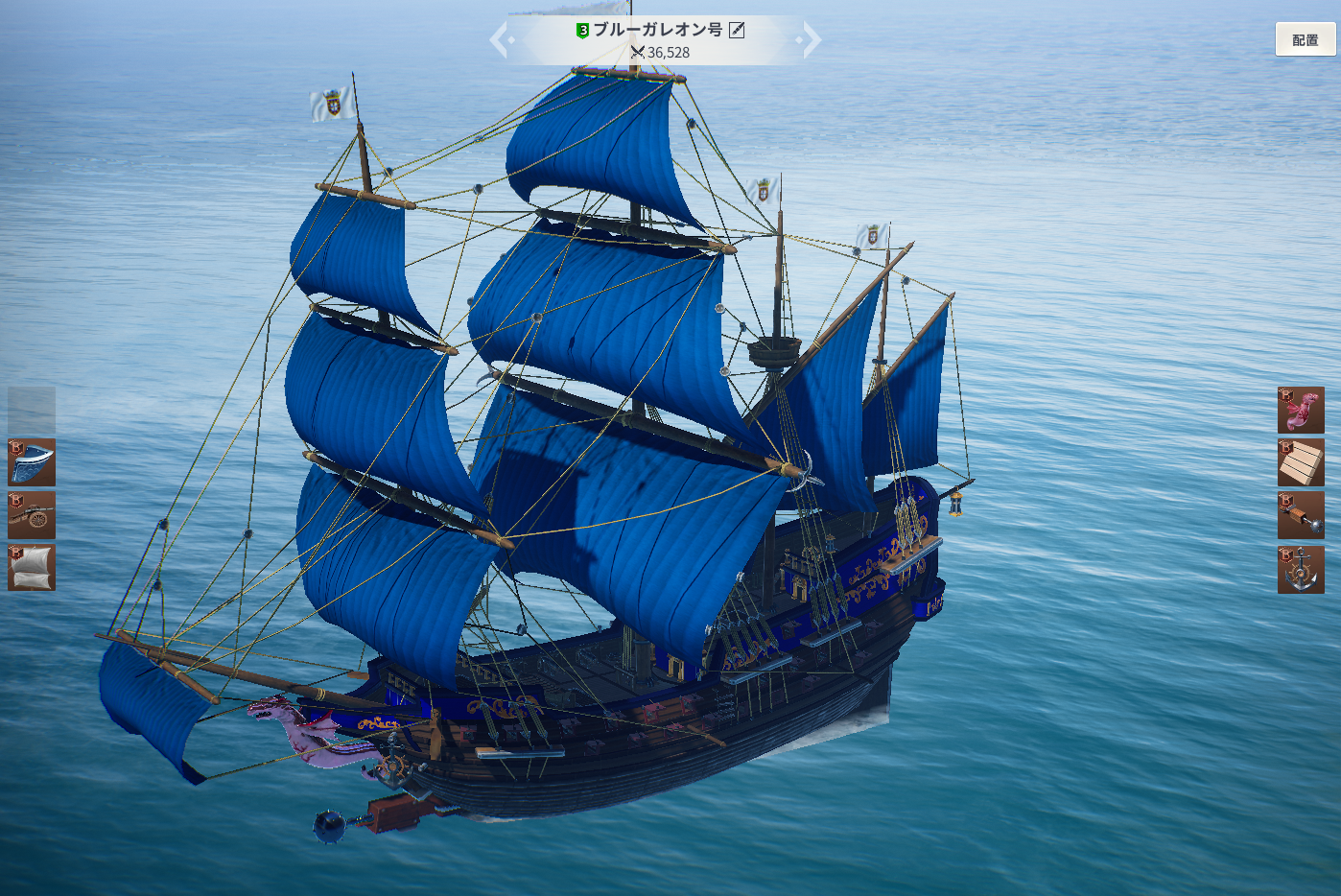Select the anchor equipment slot
Screen dimensions: 1341x896
pos(1301,570)
